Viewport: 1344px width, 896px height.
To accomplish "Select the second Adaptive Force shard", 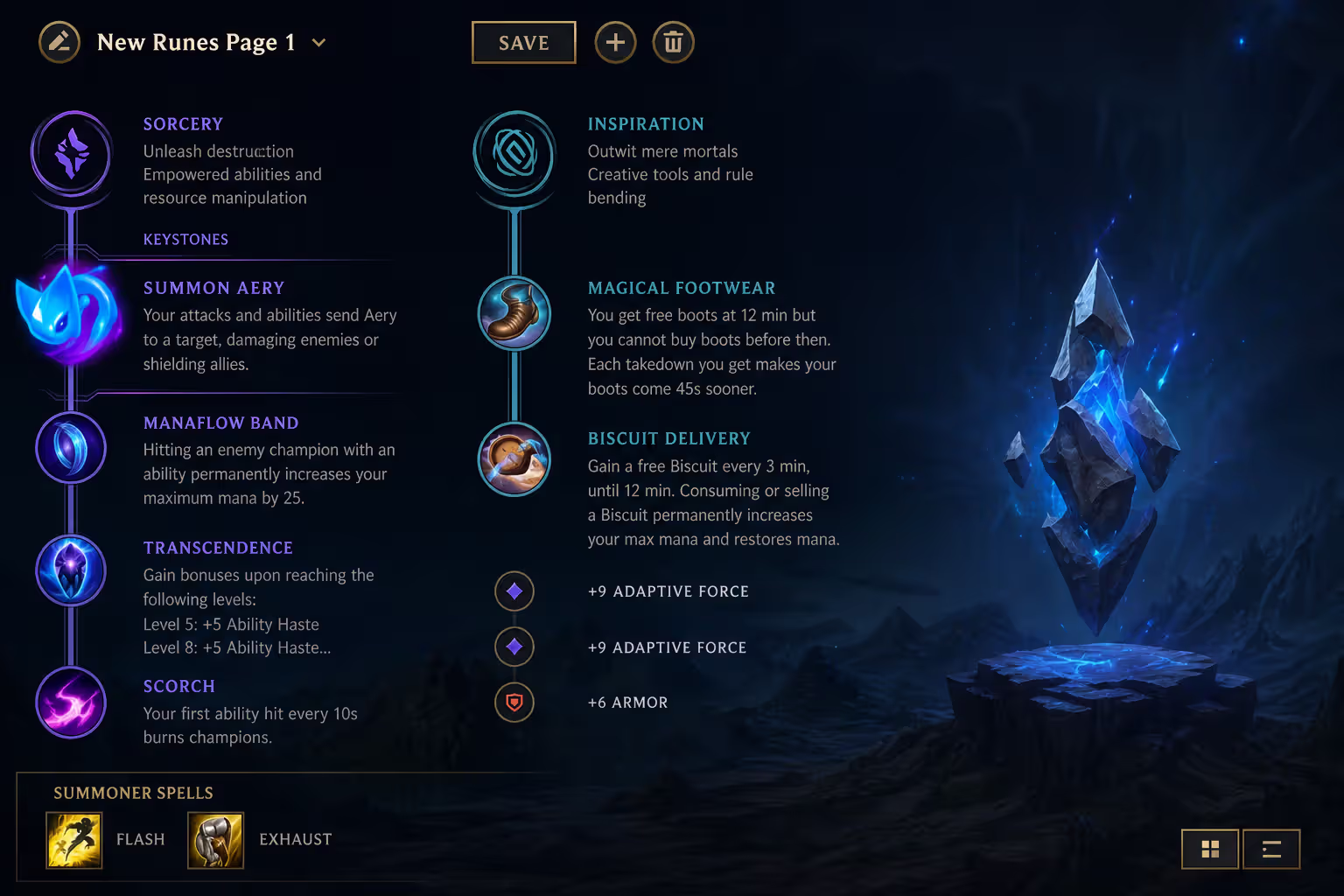I will tap(514, 647).
